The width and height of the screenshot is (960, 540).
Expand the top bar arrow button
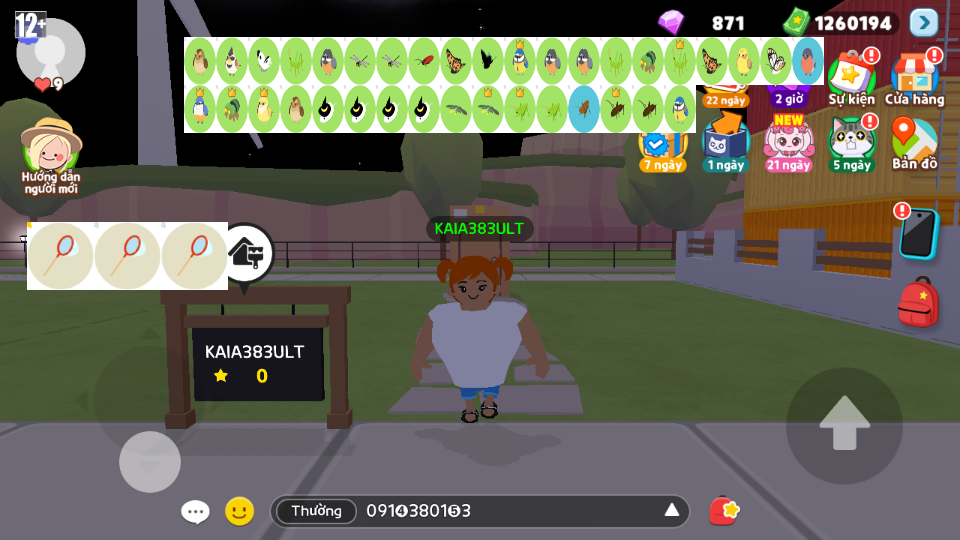click(924, 22)
